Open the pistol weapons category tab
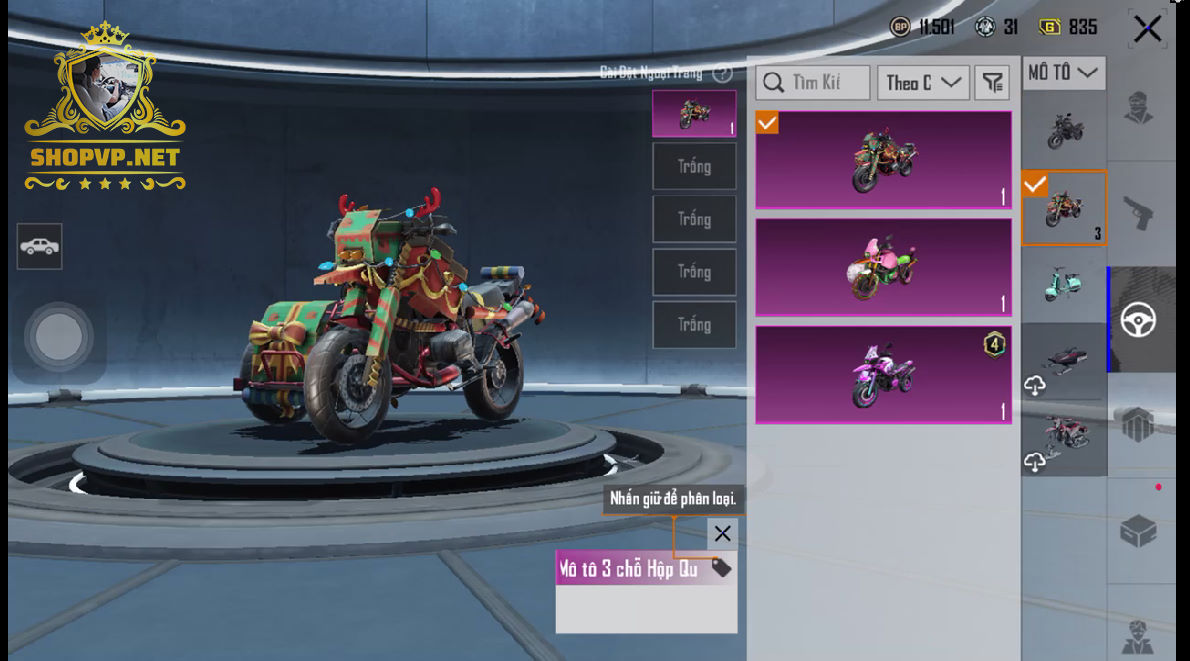This screenshot has width=1190, height=661. (1139, 213)
